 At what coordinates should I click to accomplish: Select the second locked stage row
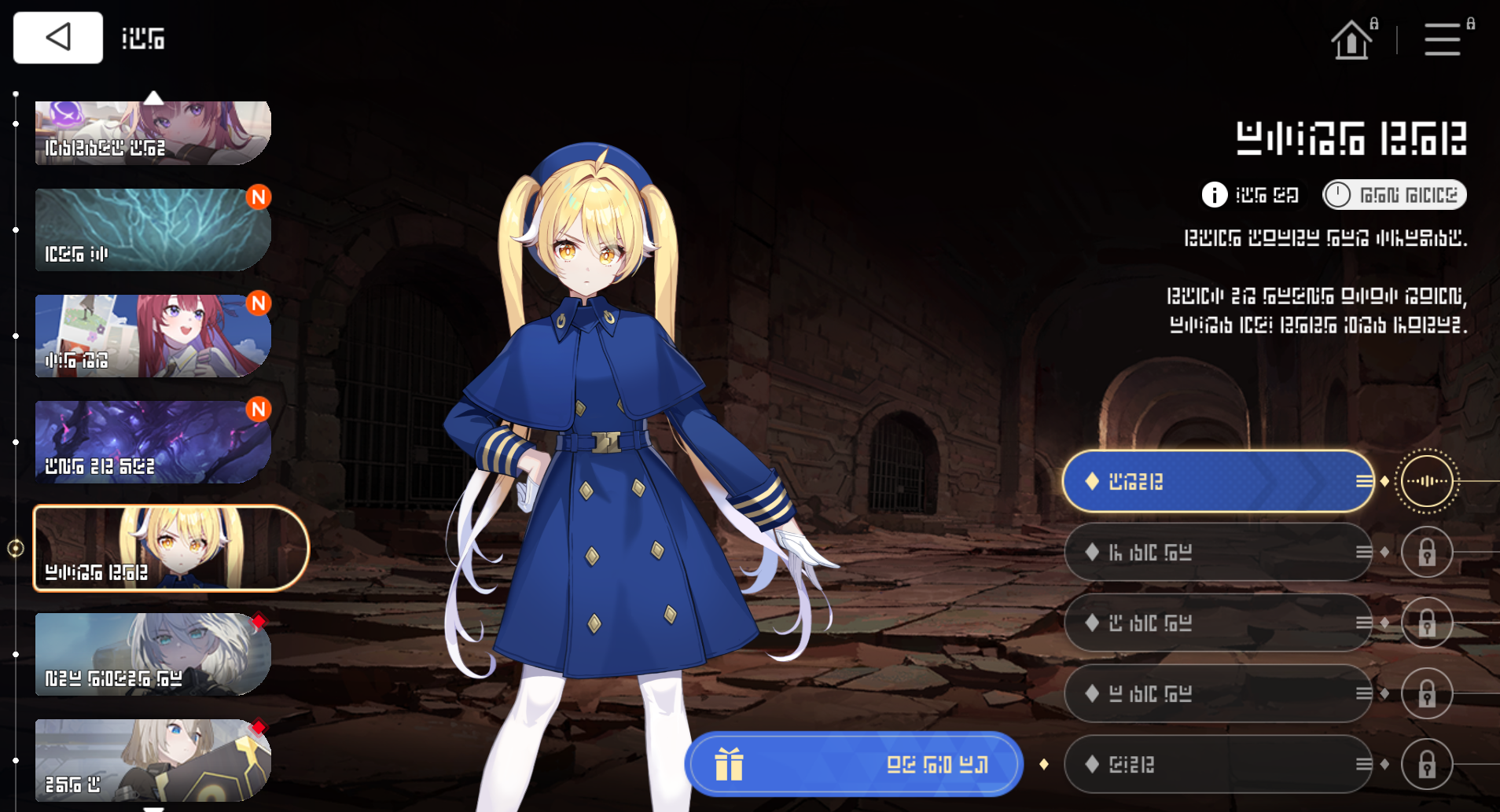pyautogui.click(x=1217, y=552)
